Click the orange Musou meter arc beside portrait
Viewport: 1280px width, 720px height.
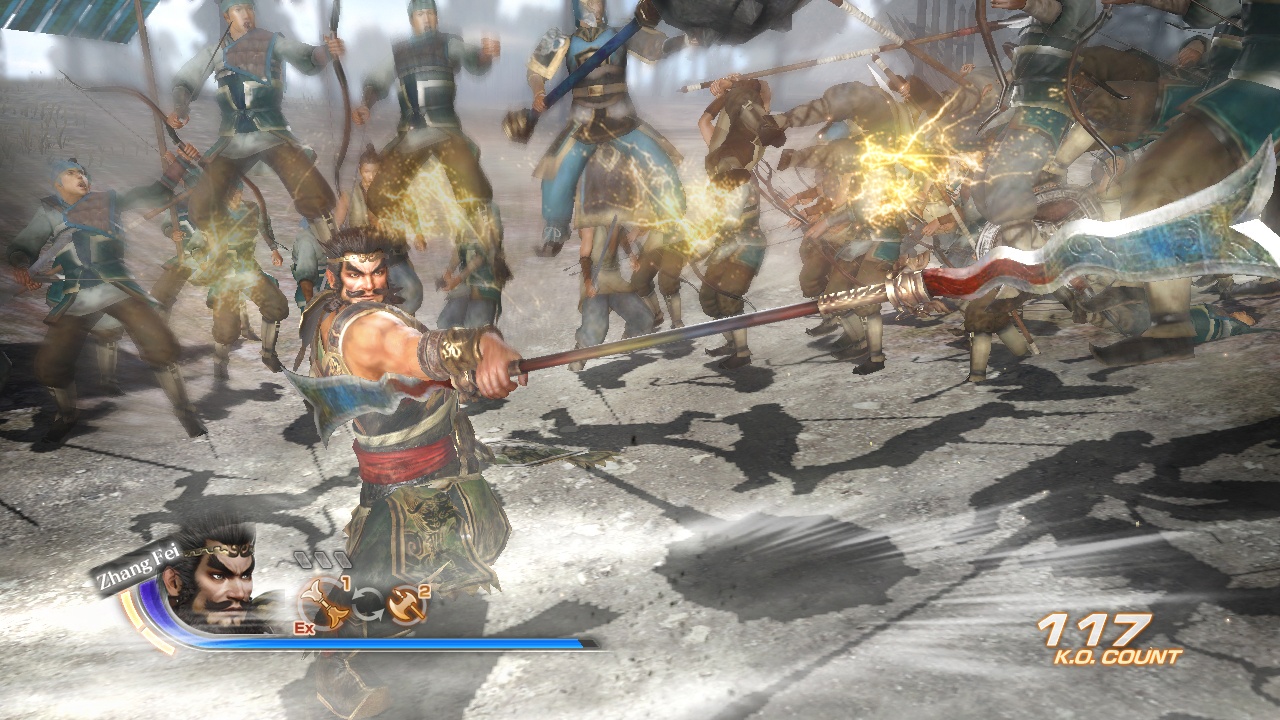[139, 615]
